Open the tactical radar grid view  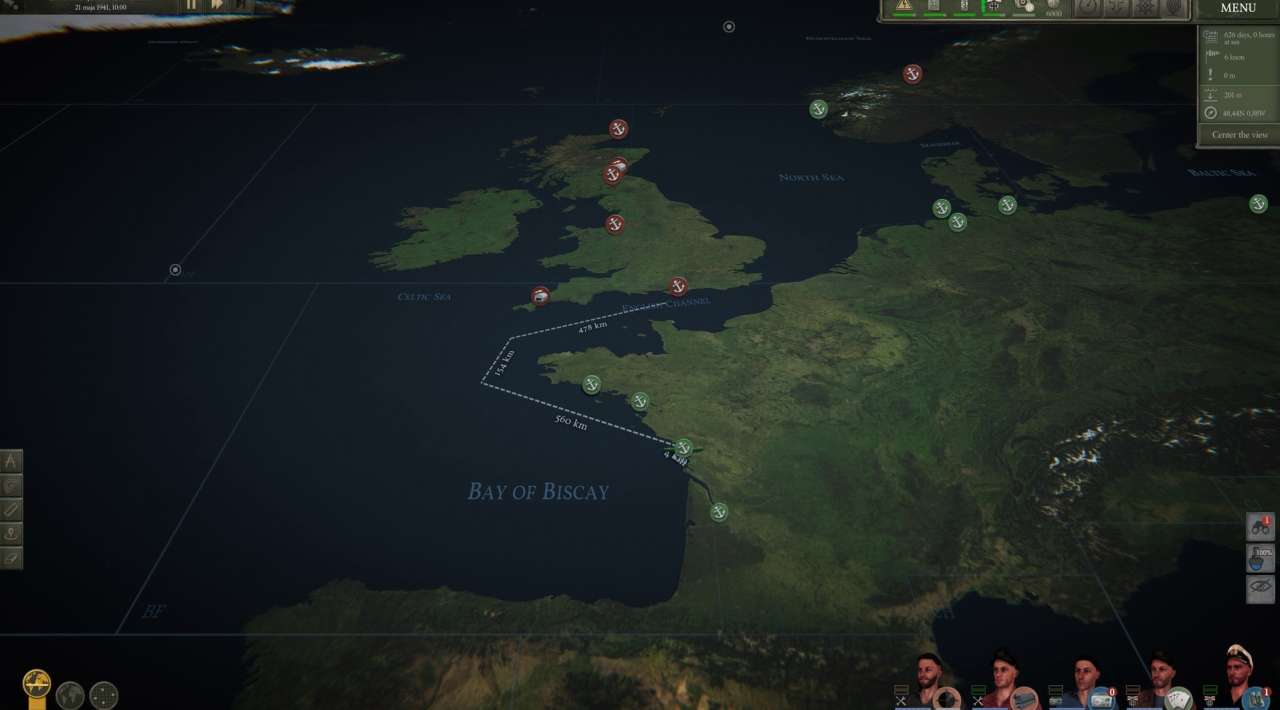click(104, 695)
